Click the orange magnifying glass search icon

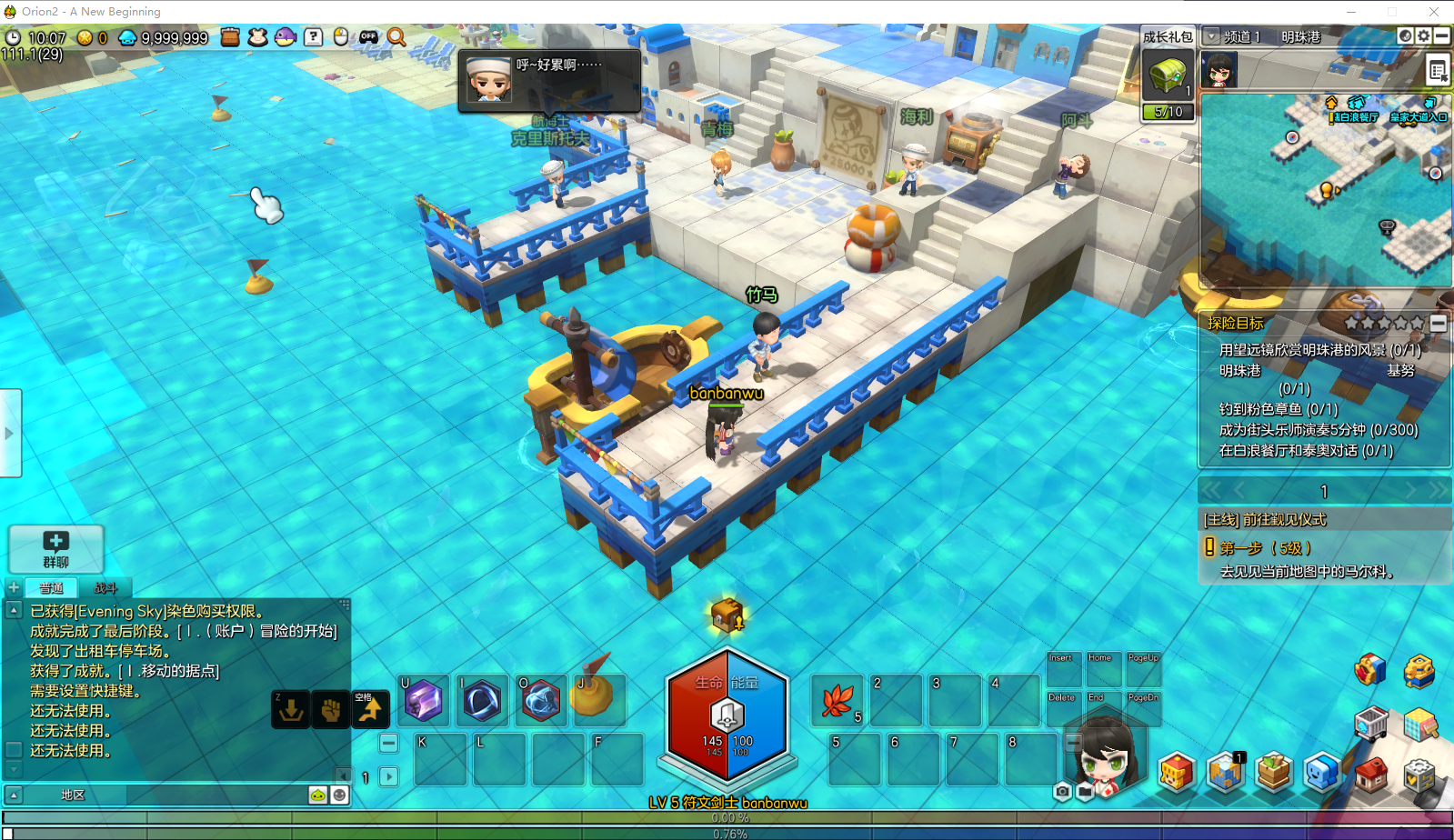396,37
